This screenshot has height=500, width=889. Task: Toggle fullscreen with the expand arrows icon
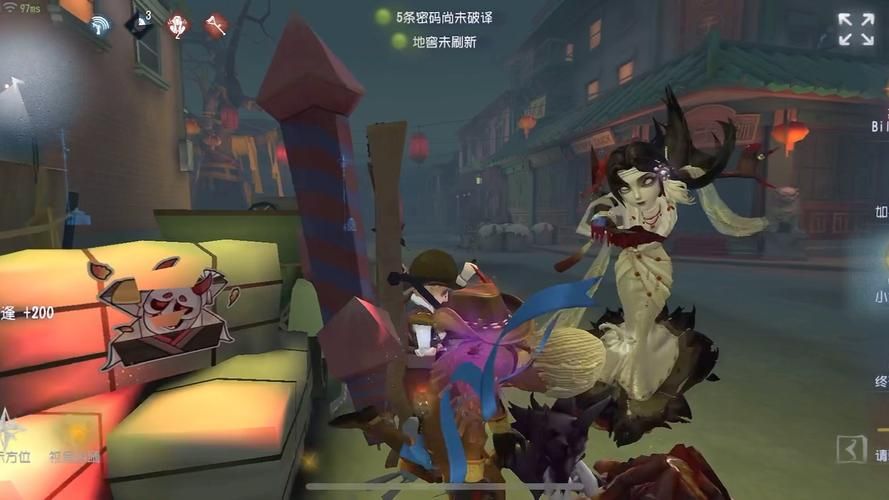click(855, 29)
